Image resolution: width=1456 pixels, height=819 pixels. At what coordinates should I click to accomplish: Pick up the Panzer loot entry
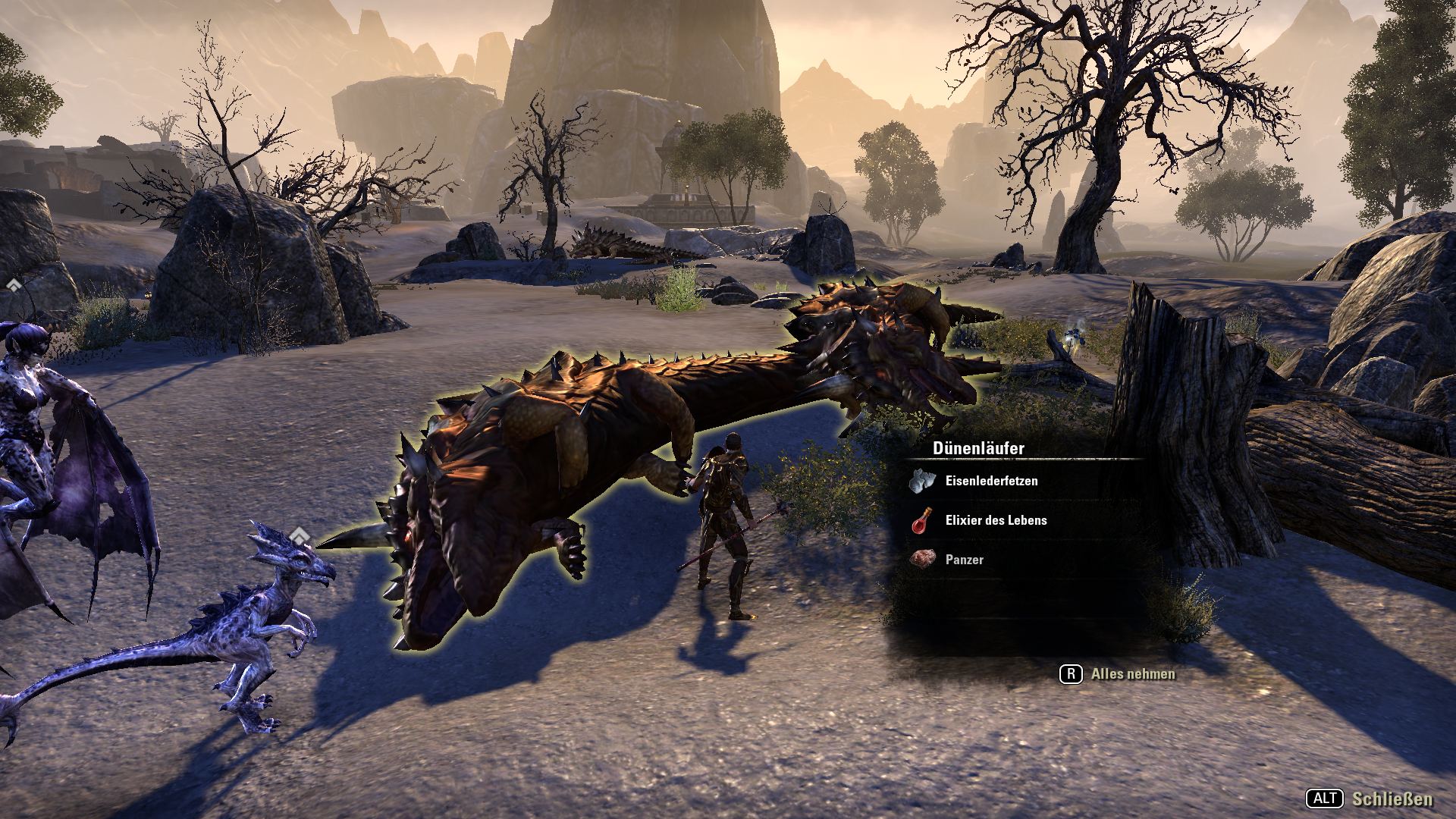coord(964,560)
